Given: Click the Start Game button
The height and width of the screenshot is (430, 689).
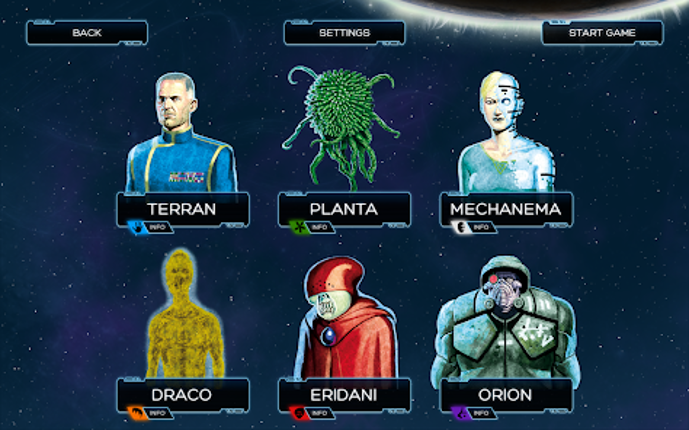Looking at the screenshot, I should 602,33.
